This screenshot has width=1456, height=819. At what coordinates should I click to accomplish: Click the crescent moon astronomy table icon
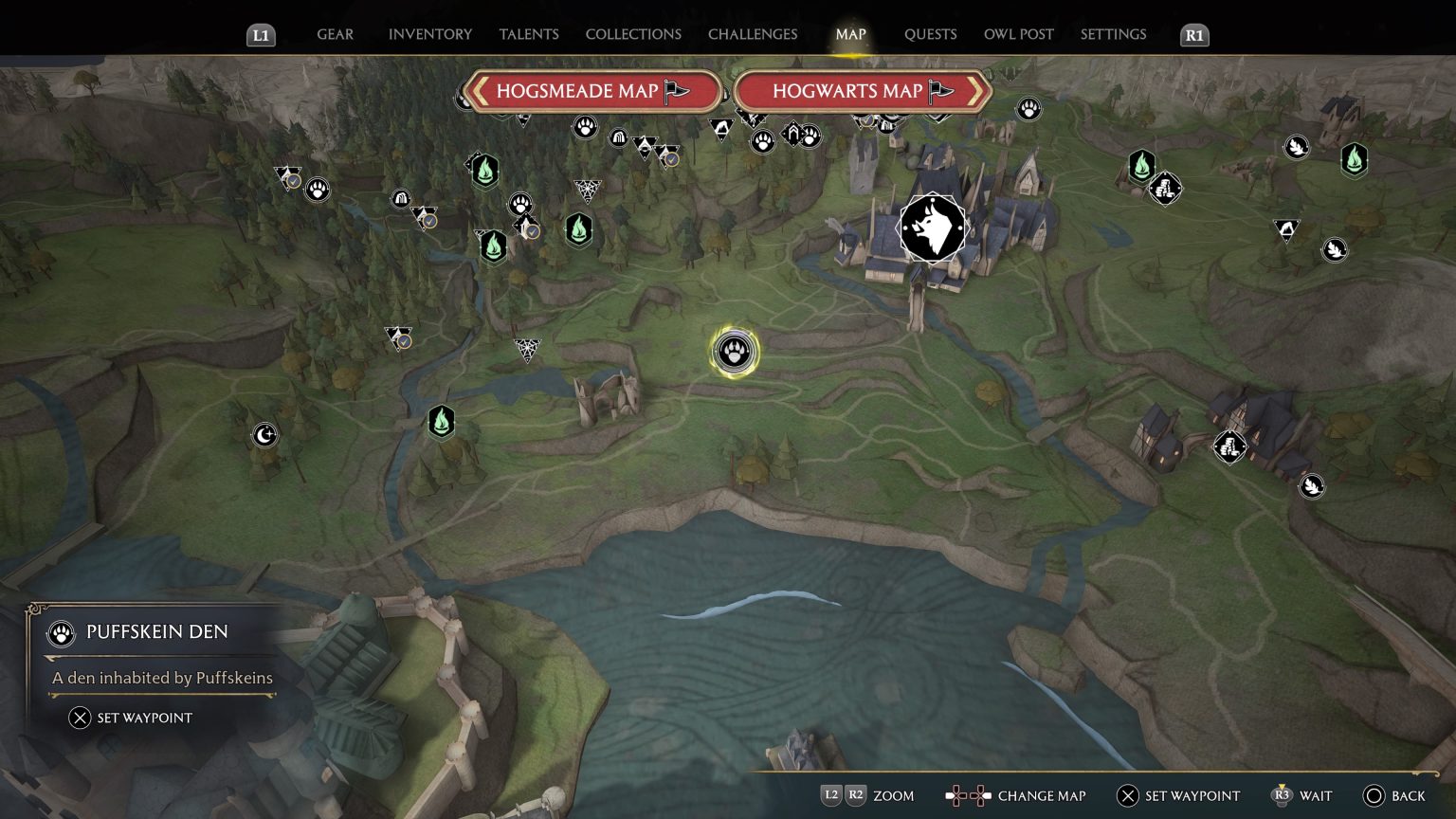click(264, 434)
